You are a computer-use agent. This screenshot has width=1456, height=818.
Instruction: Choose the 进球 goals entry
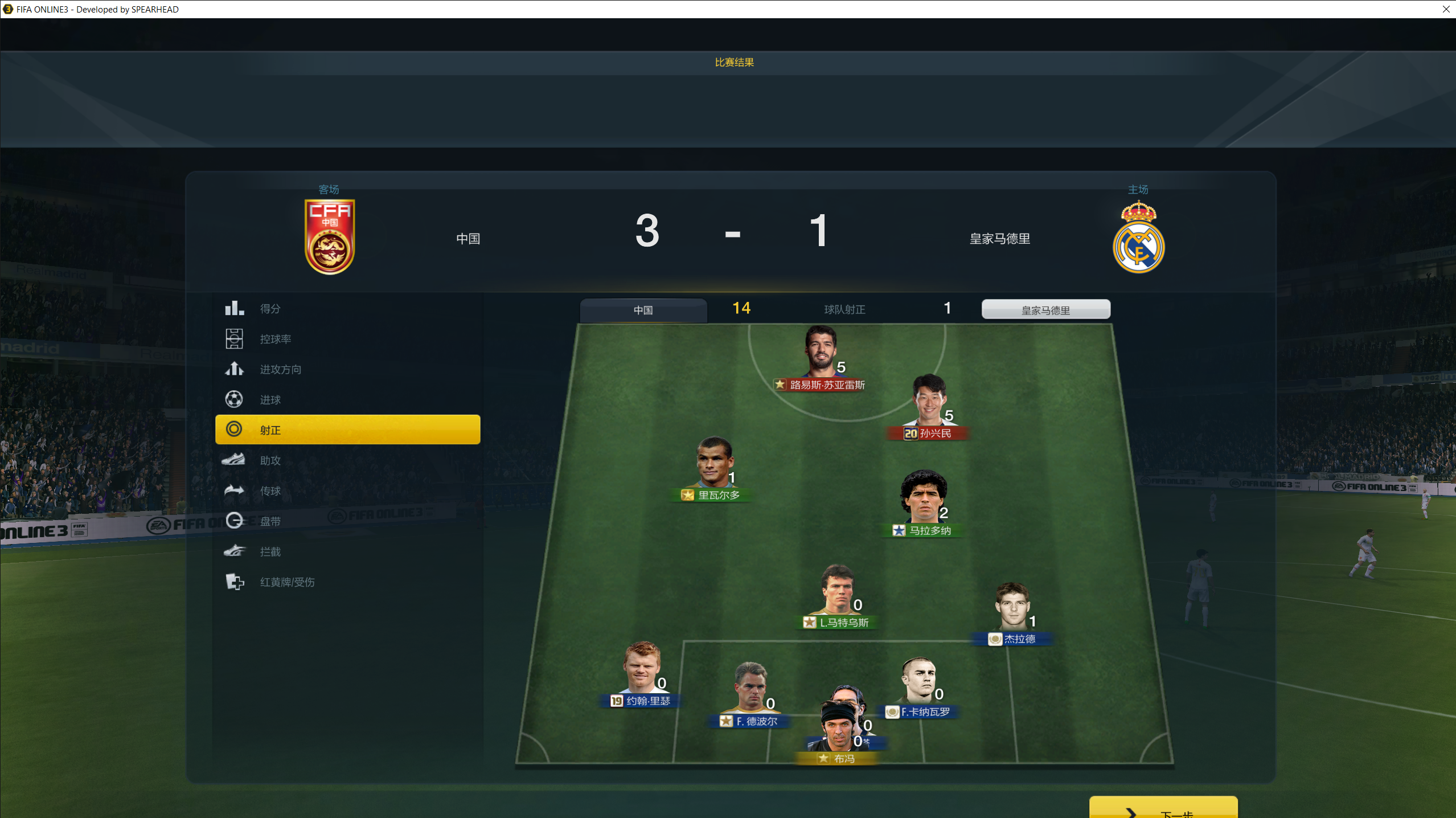coord(347,399)
